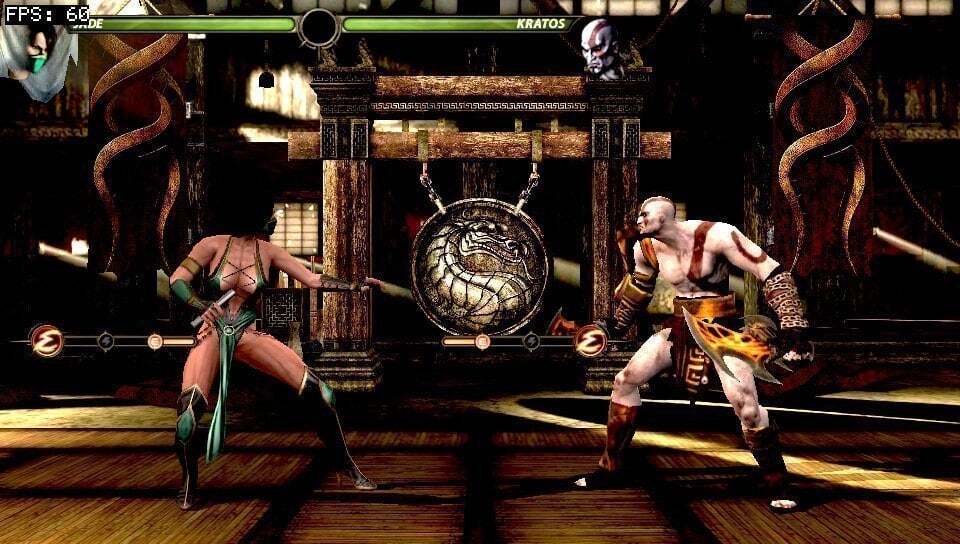Viewport: 960px width, 544px height.
Task: Select the dragon emblem on Jade's super meter
Action: point(46,341)
